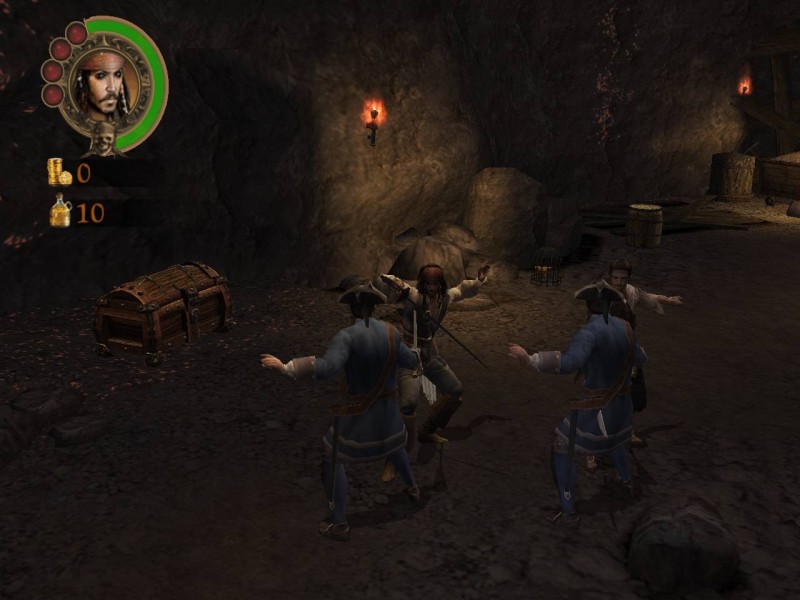Select the gold coins stack icon
The width and height of the screenshot is (800, 600).
(59, 172)
